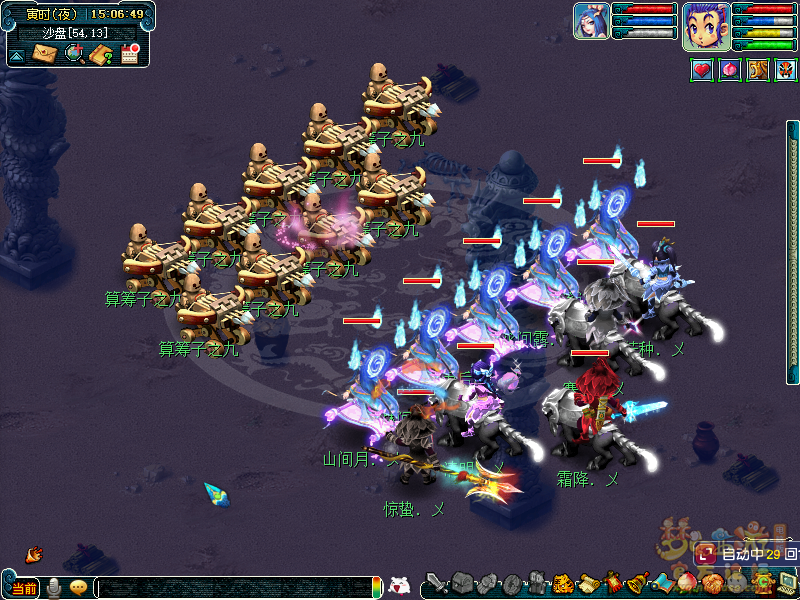
Task: Open the world map magnifier icon
Action: point(74,53)
